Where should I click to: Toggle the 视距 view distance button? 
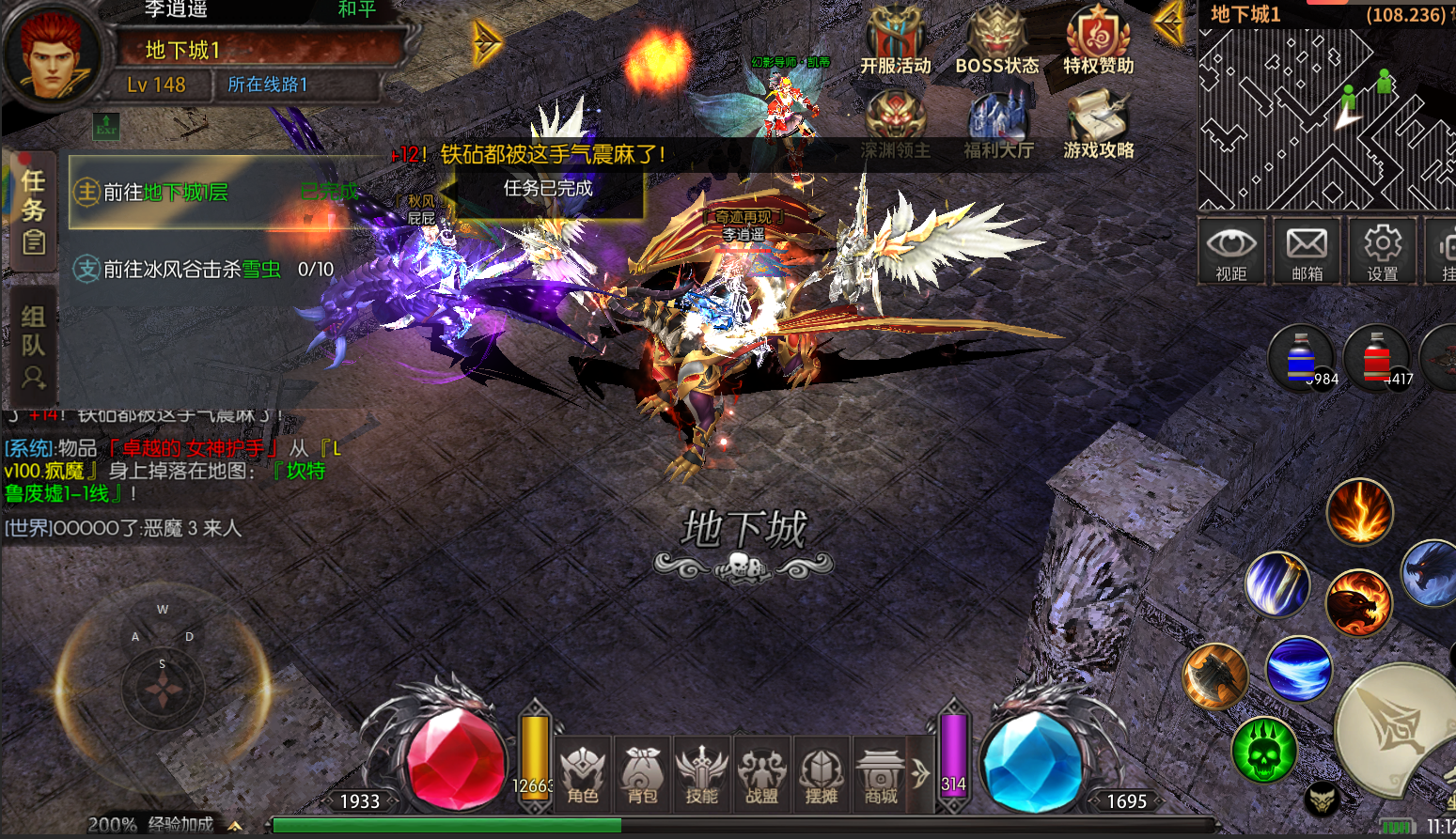click(x=1230, y=250)
